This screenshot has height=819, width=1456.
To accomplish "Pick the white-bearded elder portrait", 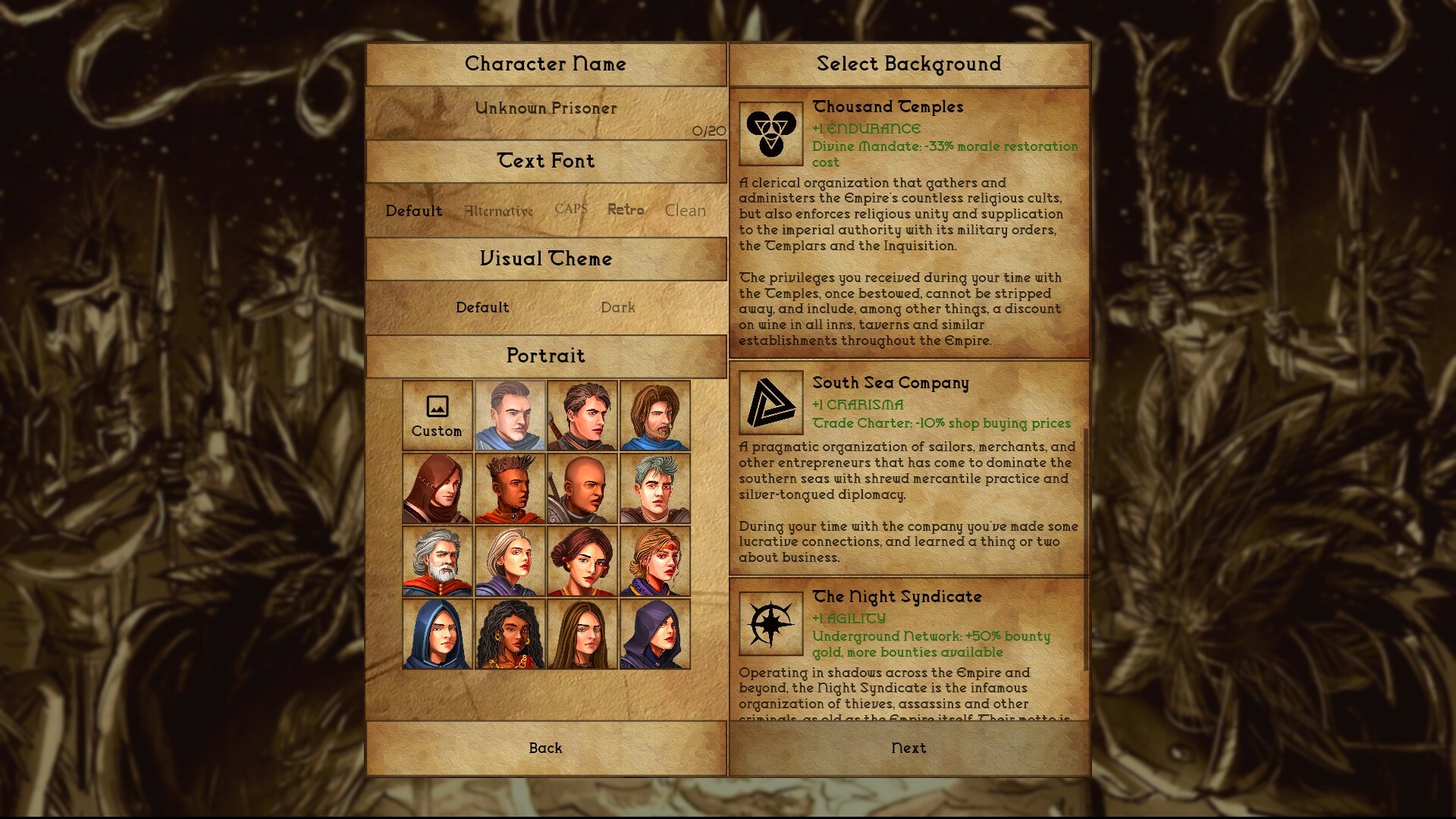I will [436, 561].
